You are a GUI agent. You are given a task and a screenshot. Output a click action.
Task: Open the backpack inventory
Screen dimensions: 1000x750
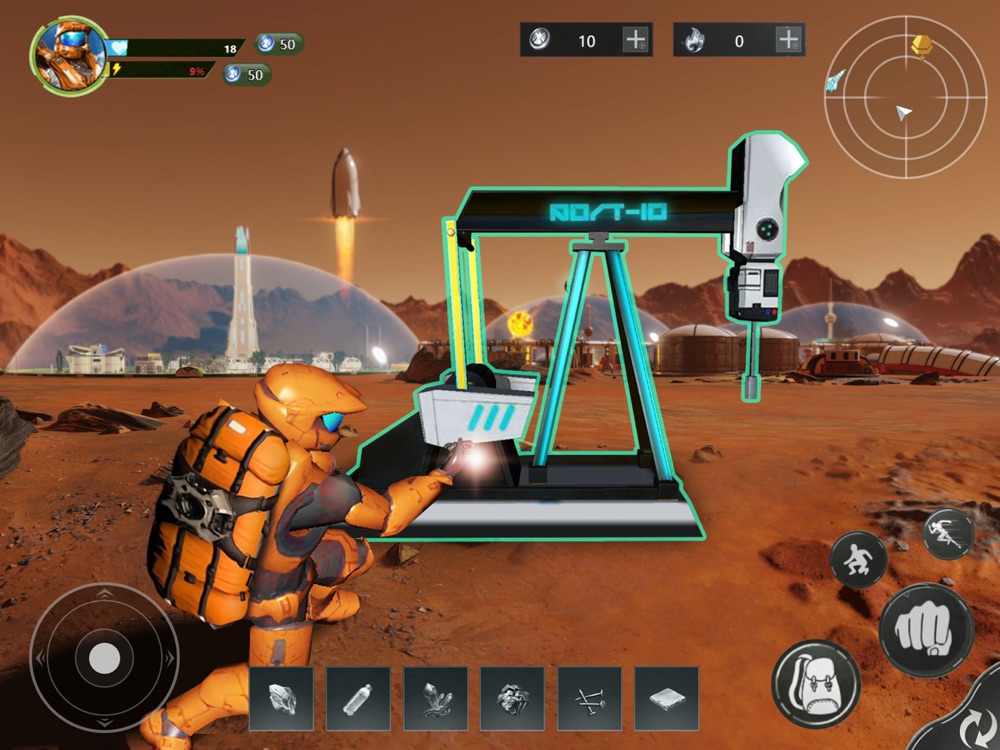pos(816,684)
